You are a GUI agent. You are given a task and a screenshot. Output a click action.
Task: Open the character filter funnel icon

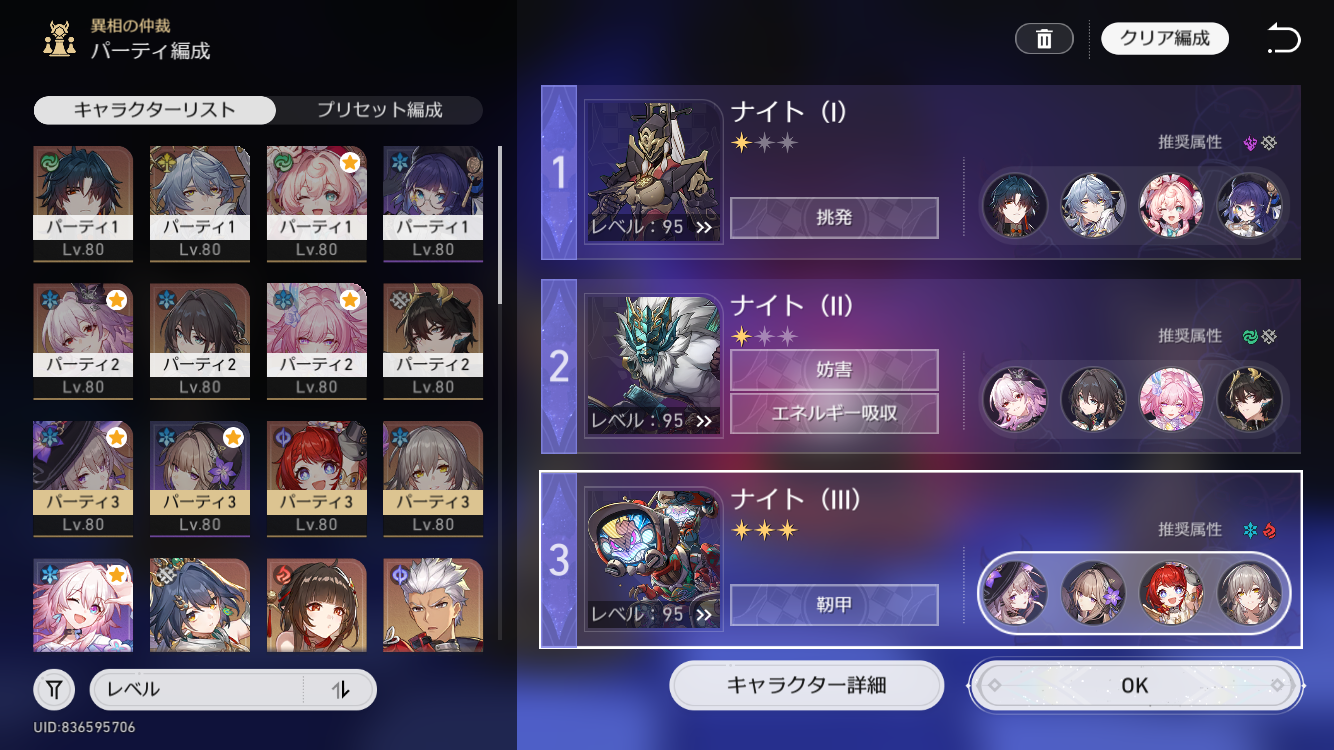click(x=55, y=689)
